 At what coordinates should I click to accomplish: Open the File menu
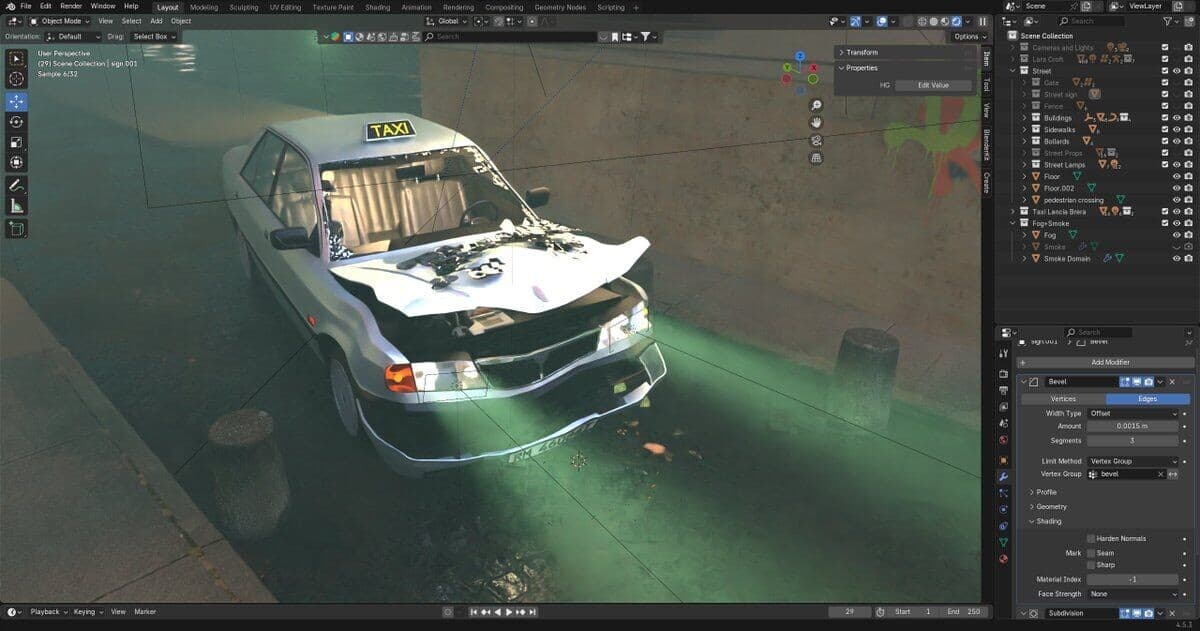pyautogui.click(x=26, y=6)
